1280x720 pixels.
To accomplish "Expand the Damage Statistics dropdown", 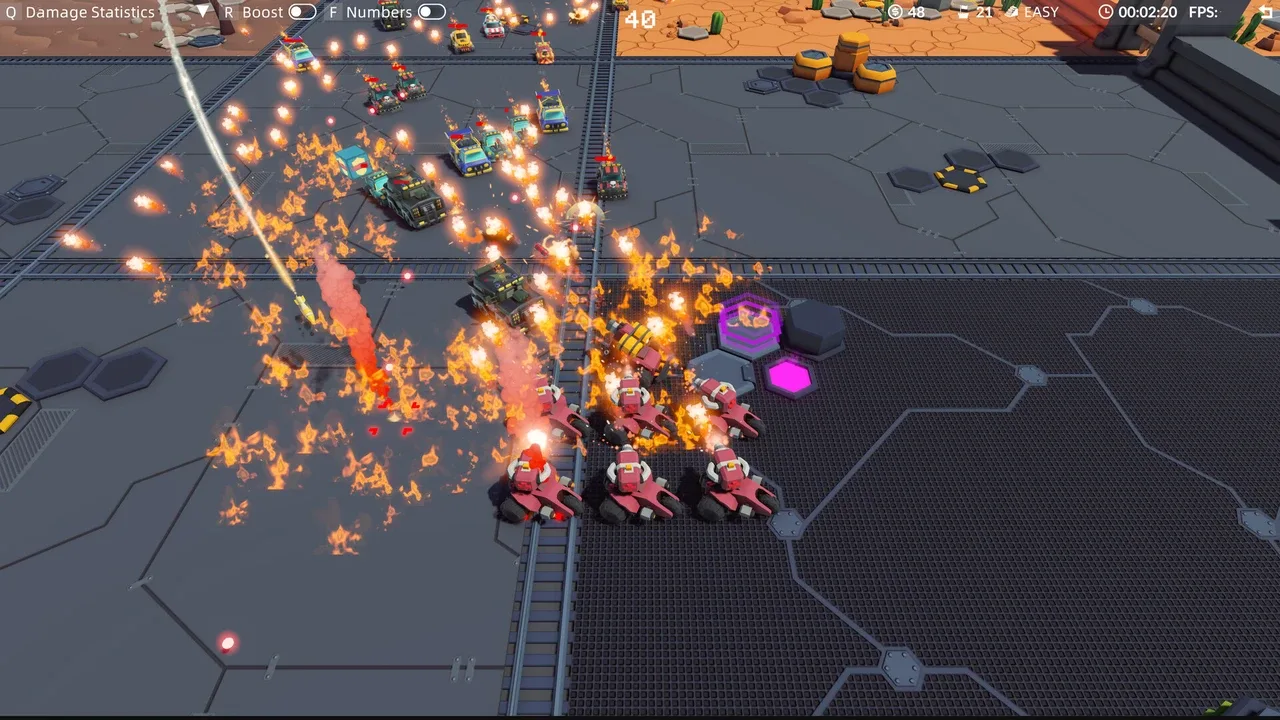I will coord(202,12).
